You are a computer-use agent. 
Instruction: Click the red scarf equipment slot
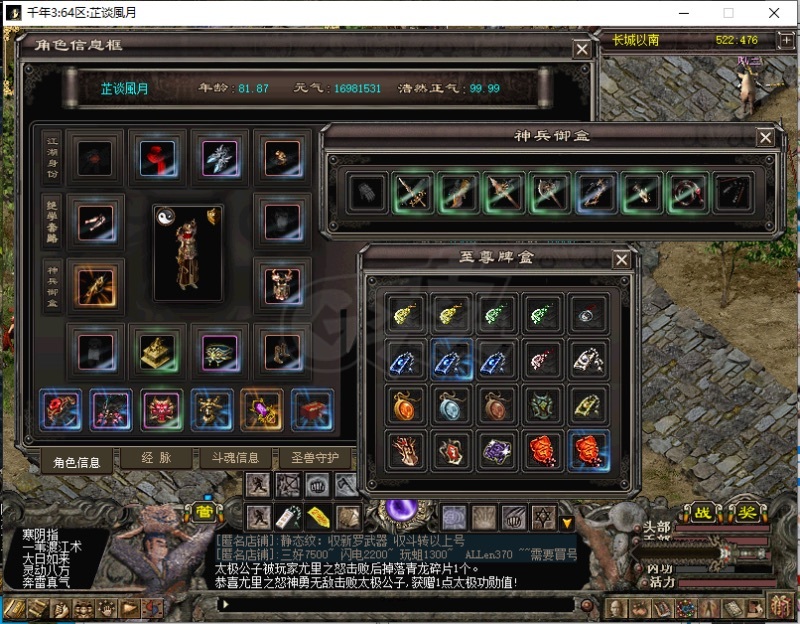pyautogui.click(x=155, y=156)
